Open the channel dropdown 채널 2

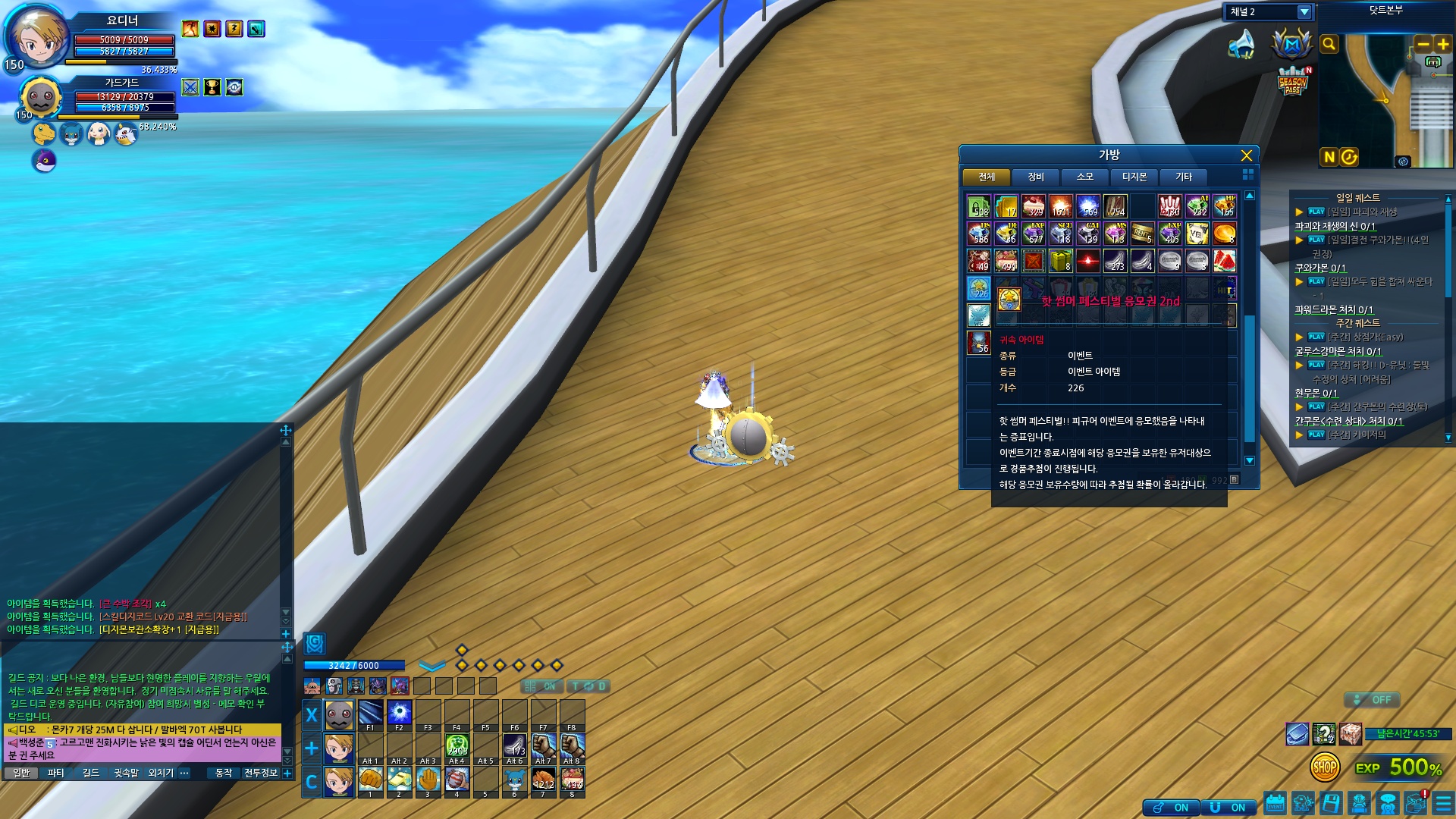(1304, 12)
